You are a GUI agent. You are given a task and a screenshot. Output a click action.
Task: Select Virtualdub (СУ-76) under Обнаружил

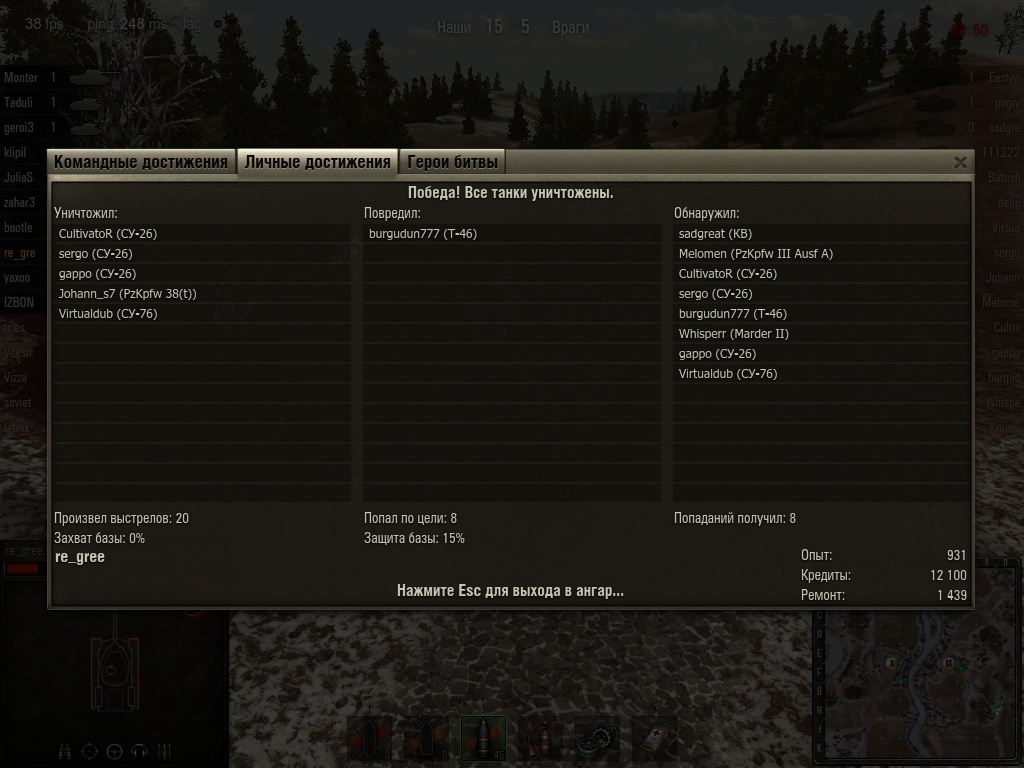tap(727, 374)
